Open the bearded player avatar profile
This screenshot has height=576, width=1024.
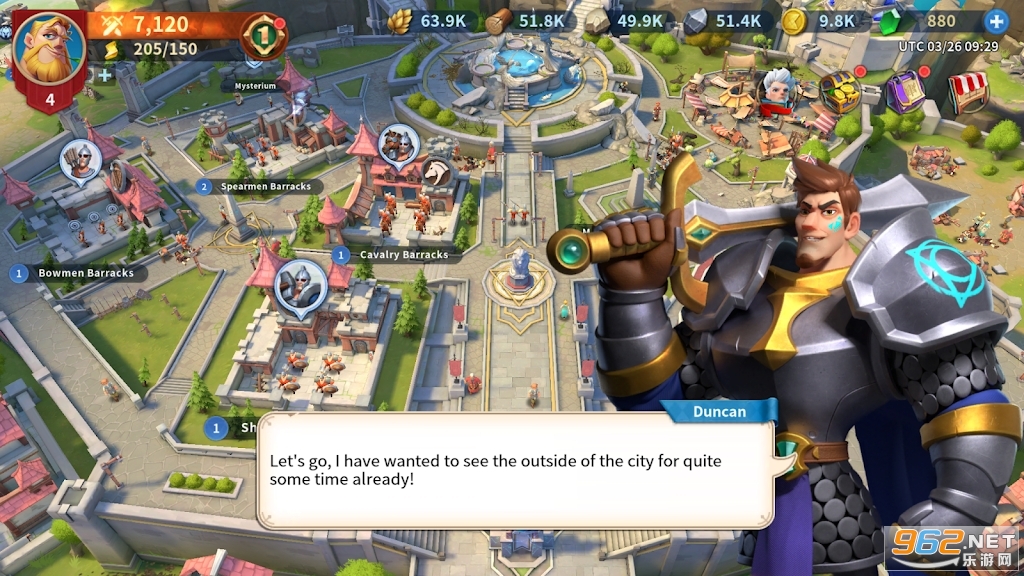[49, 48]
